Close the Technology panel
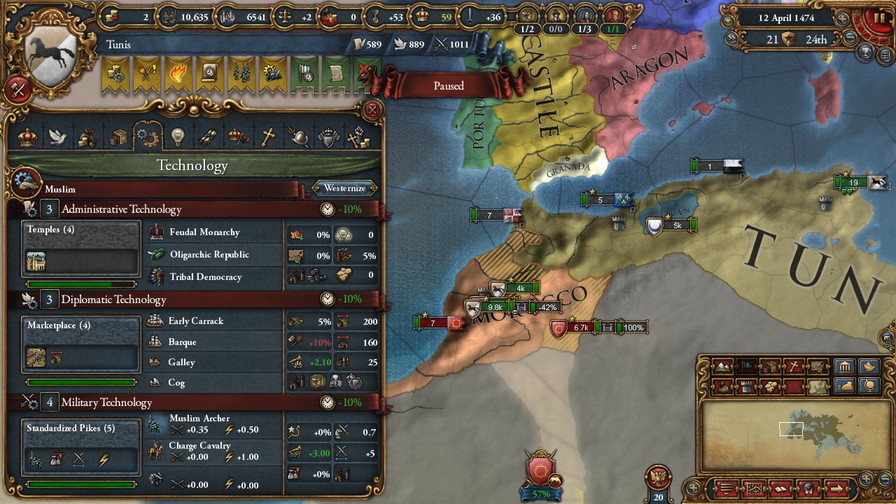Image resolution: width=896 pixels, height=504 pixels. [372, 110]
